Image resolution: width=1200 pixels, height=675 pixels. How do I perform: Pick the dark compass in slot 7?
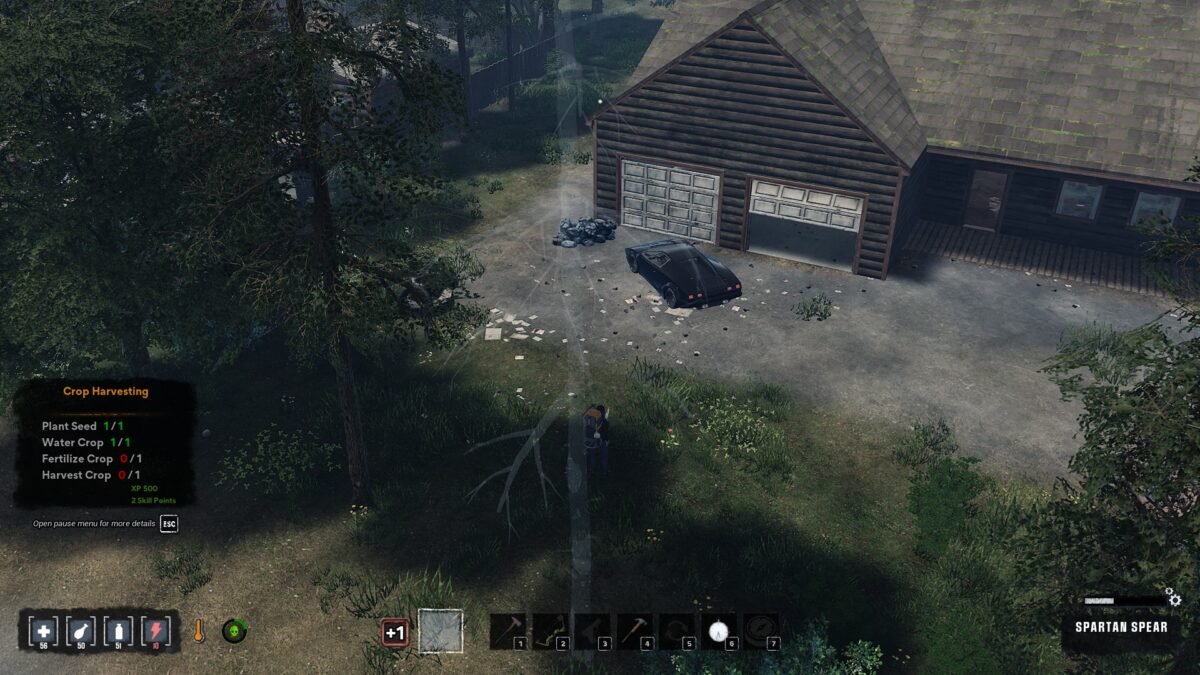[x=761, y=631]
